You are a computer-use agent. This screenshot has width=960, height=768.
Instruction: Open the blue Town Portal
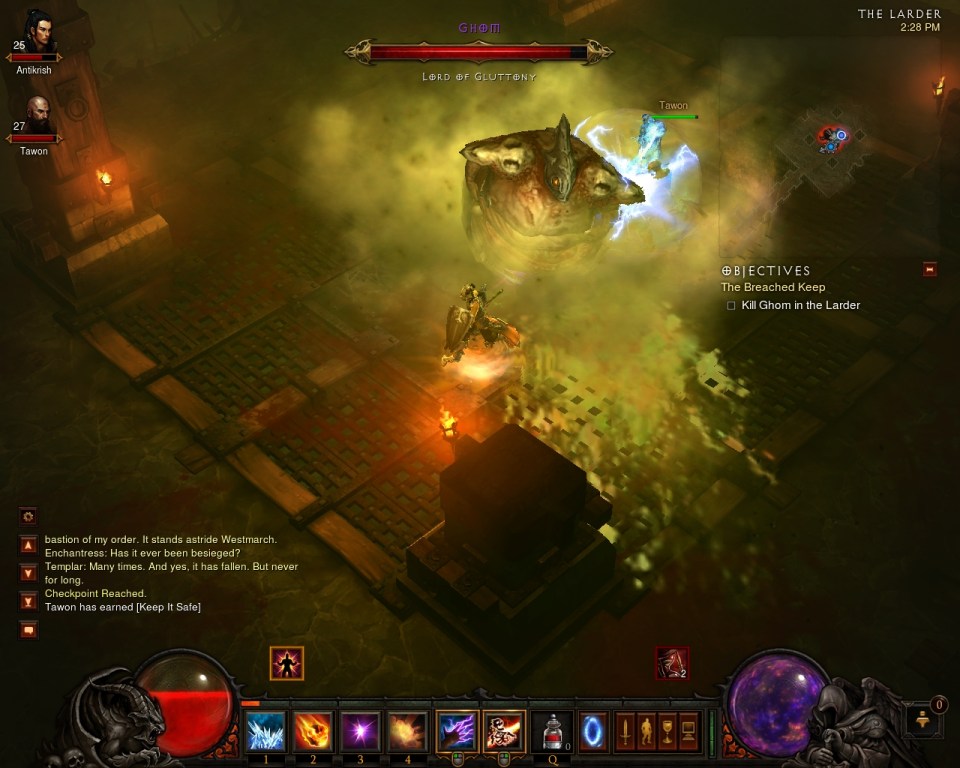pyautogui.click(x=593, y=730)
